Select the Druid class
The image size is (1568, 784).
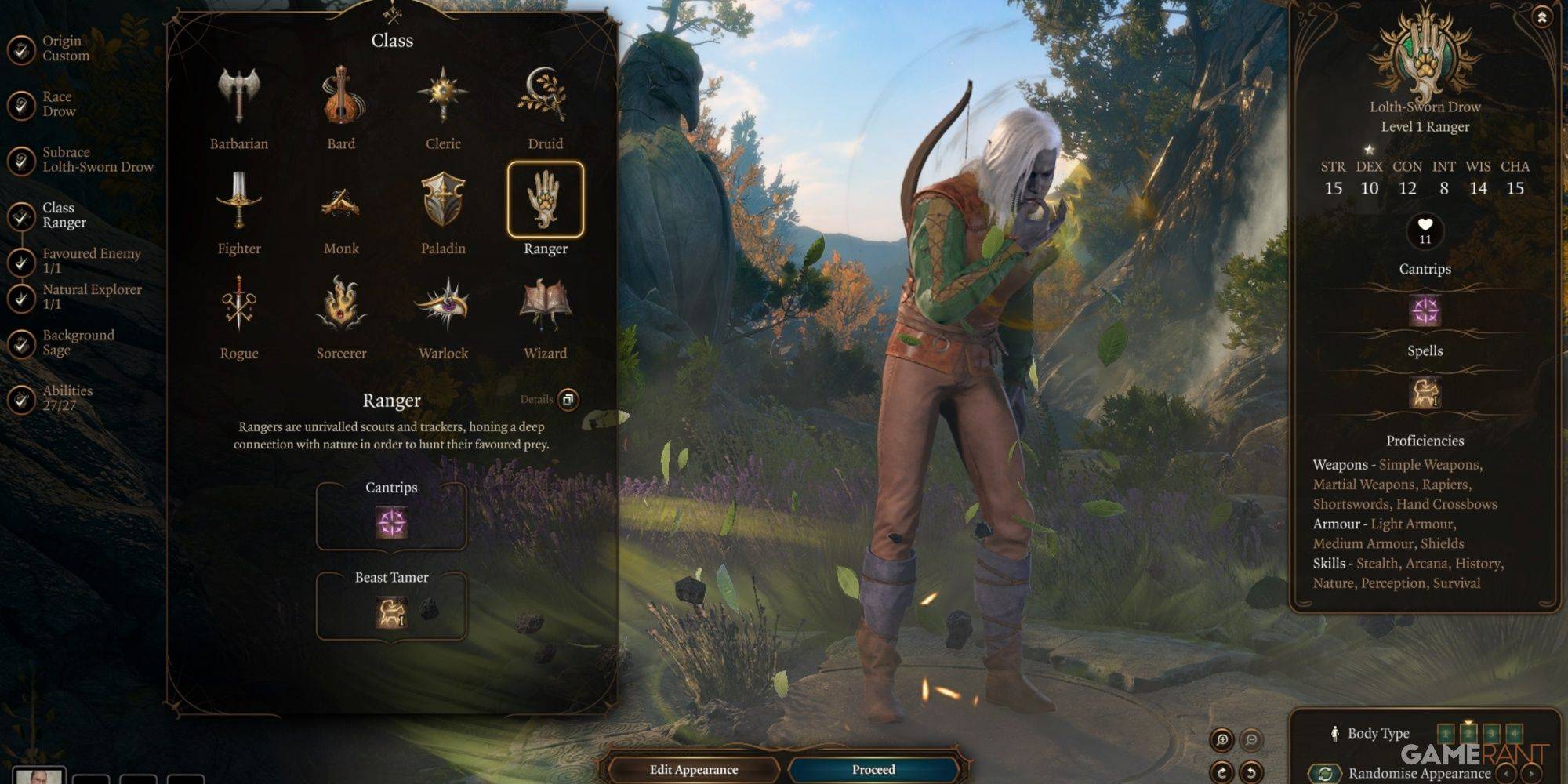[545, 97]
